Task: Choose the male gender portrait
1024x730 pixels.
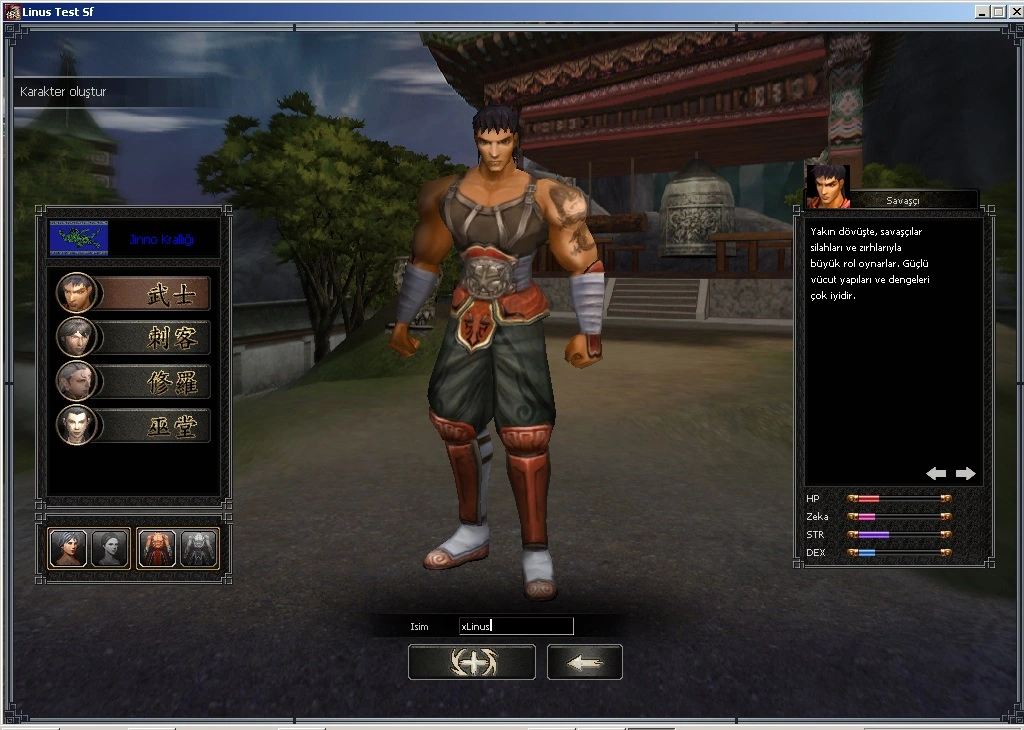Action: 68,549
